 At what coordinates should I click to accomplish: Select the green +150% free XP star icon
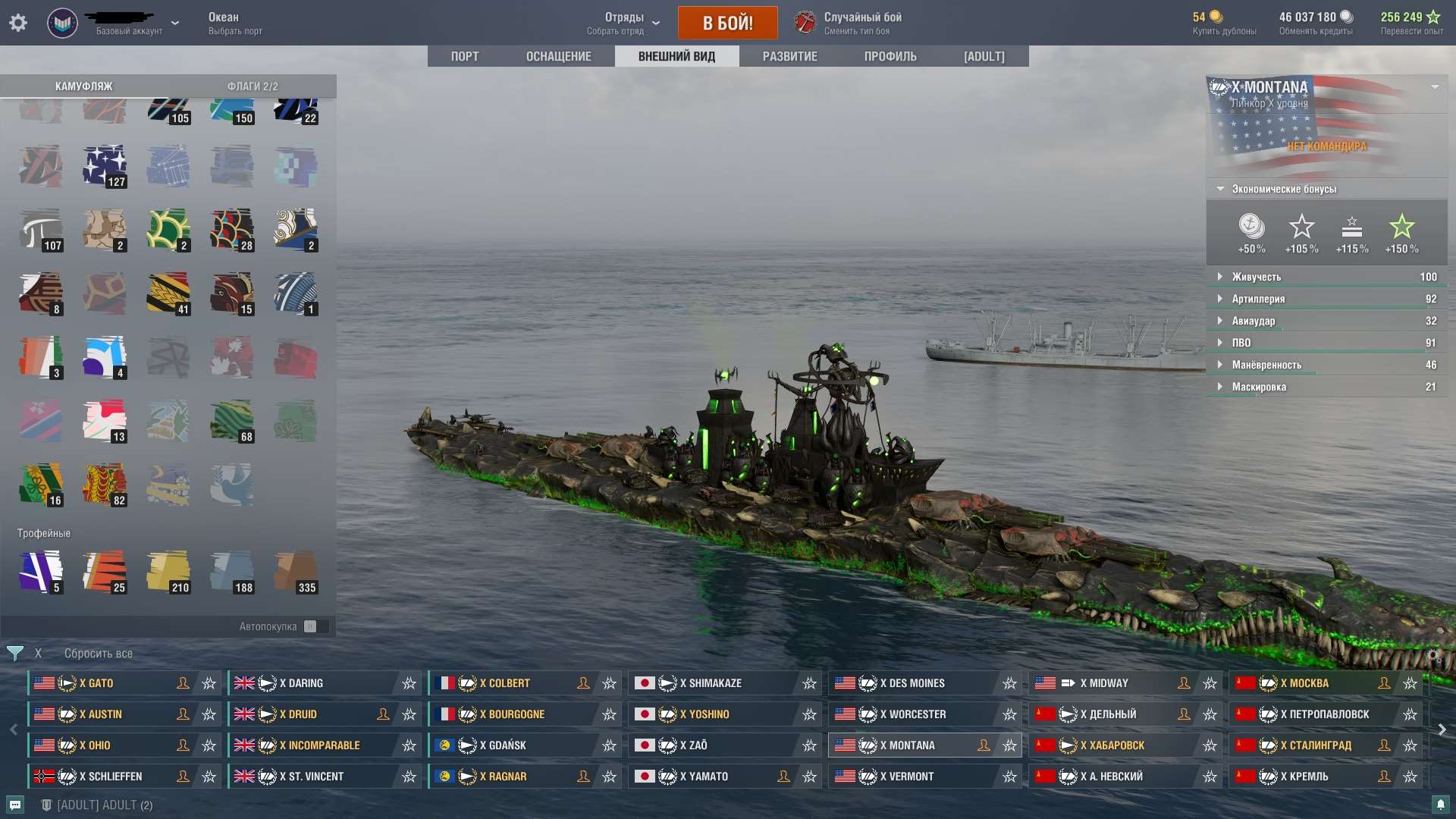pos(1402,227)
